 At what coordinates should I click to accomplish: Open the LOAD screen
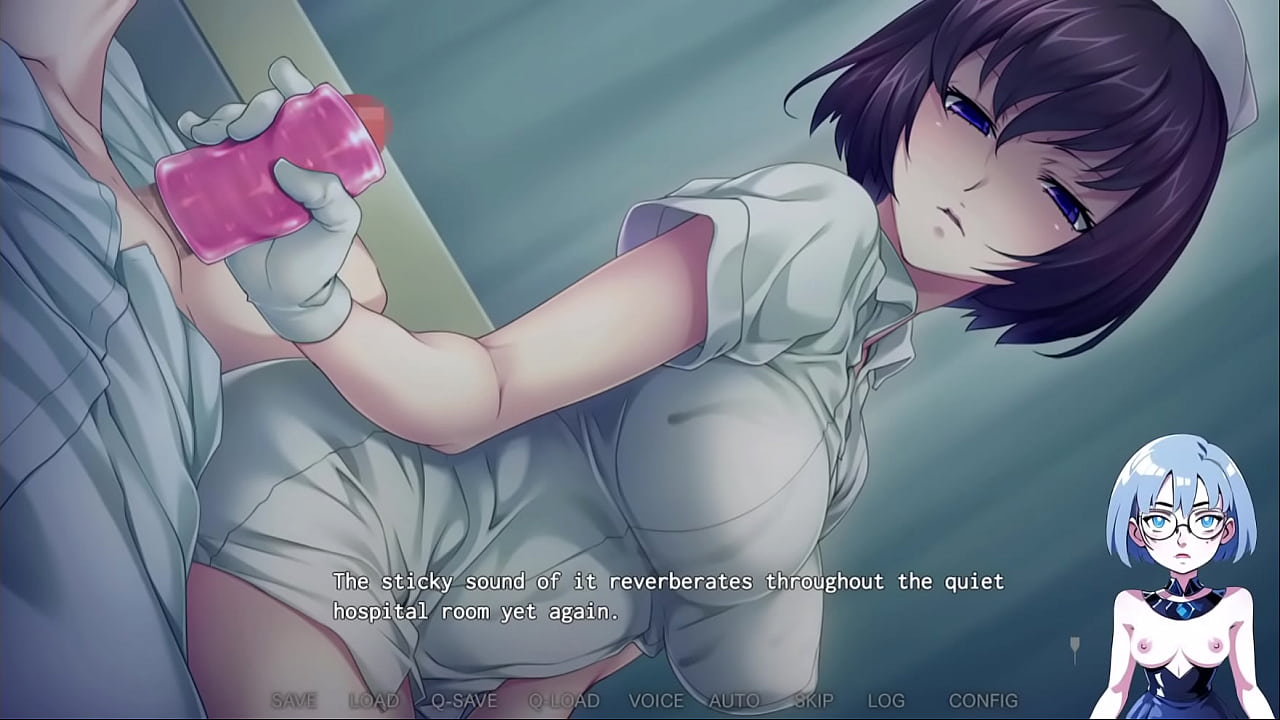pyautogui.click(x=373, y=701)
